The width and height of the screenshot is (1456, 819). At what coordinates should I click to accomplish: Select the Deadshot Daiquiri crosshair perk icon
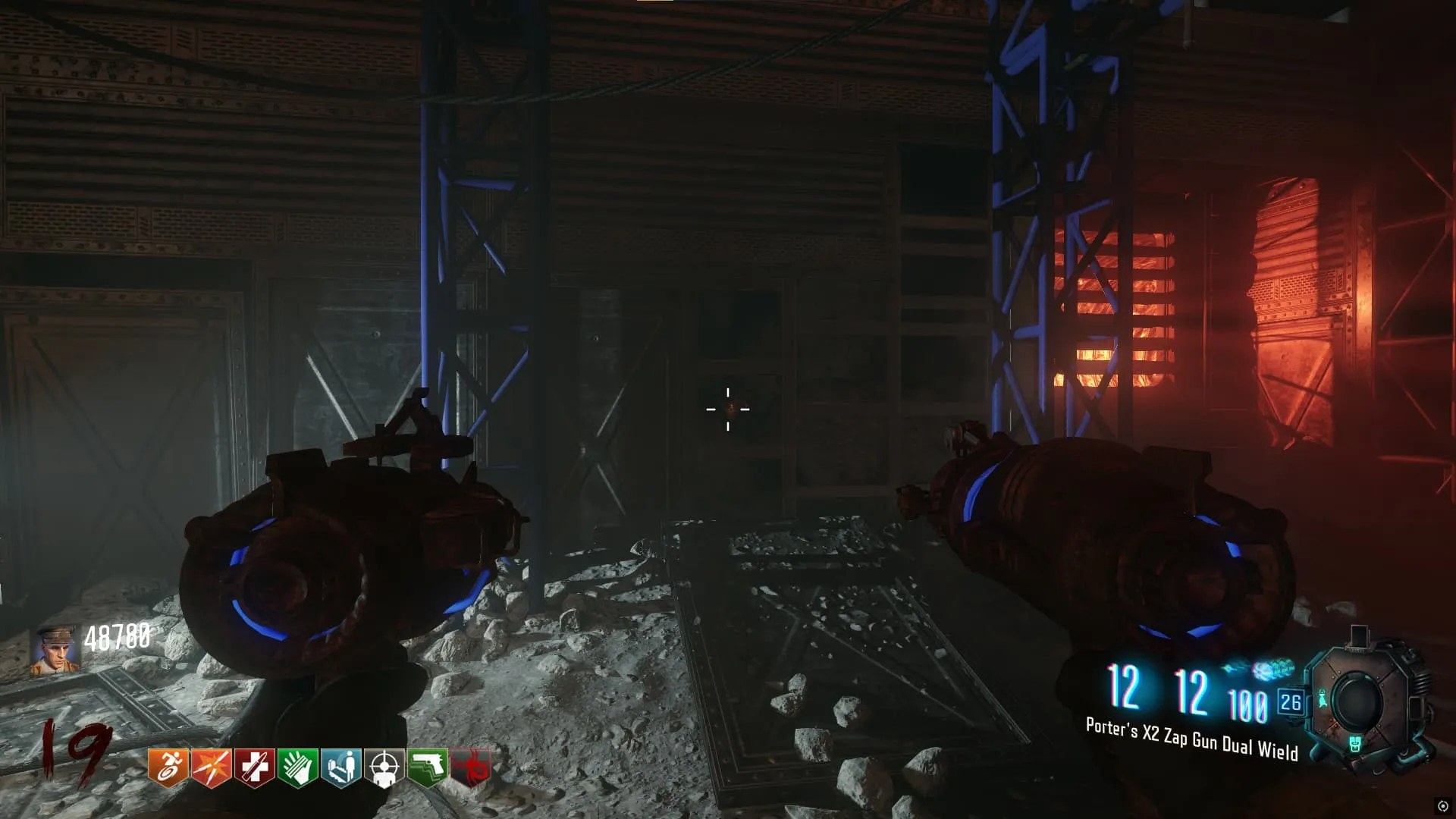(x=384, y=767)
